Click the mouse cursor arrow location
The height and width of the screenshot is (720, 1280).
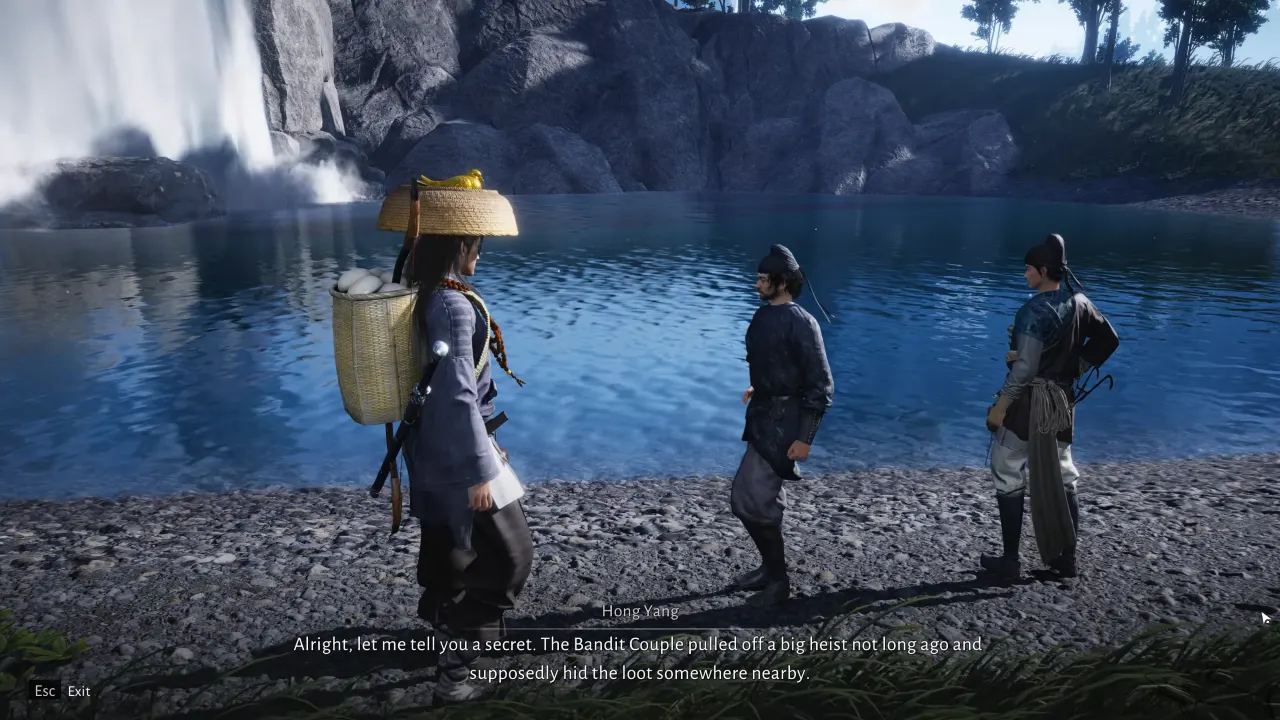(x=1264, y=618)
